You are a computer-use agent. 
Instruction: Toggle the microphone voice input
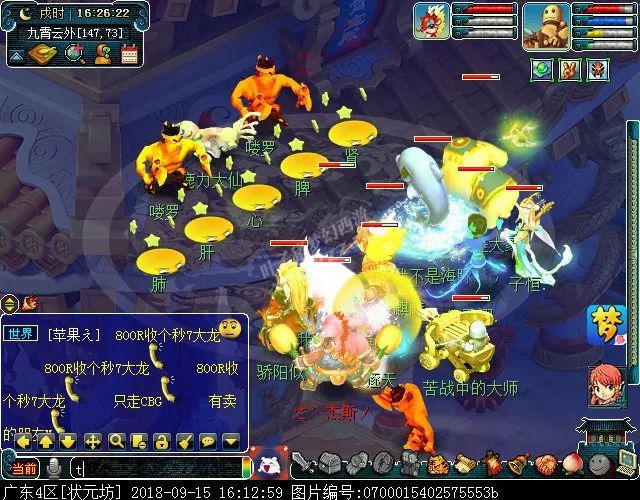53,467
